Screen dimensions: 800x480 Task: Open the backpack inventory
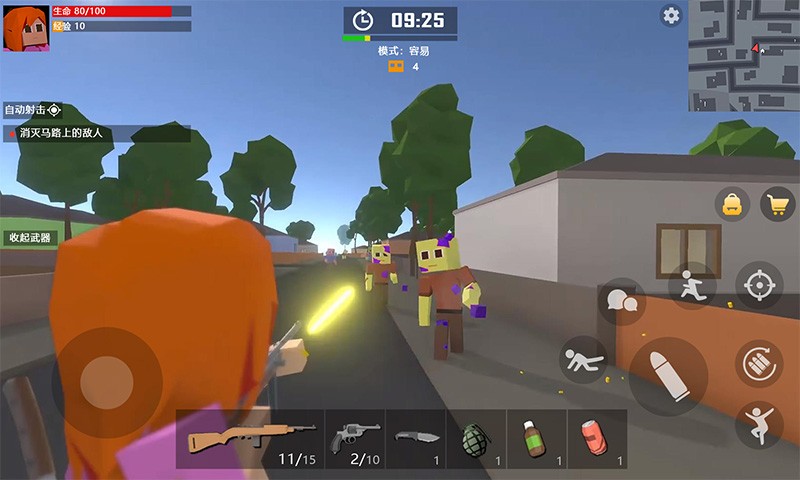[732, 205]
